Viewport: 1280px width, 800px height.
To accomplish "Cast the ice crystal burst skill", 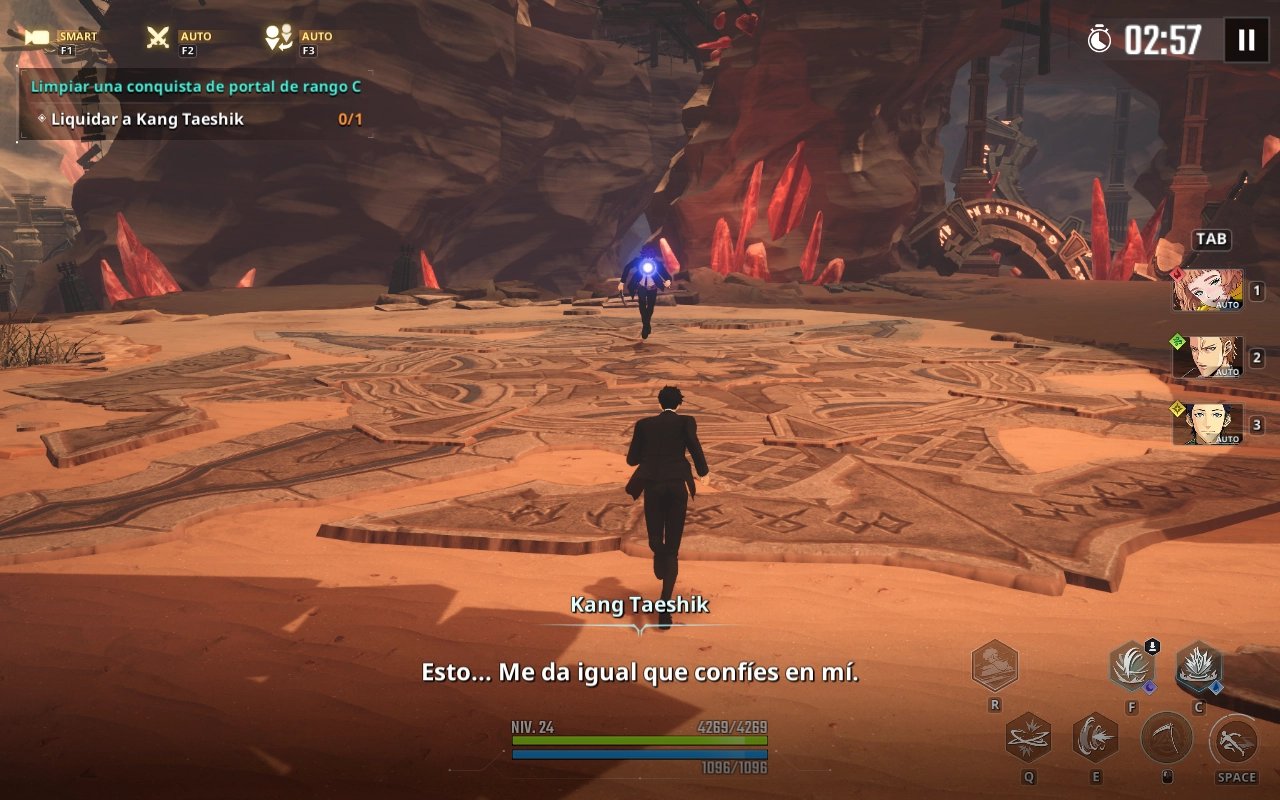I will 1197,667.
